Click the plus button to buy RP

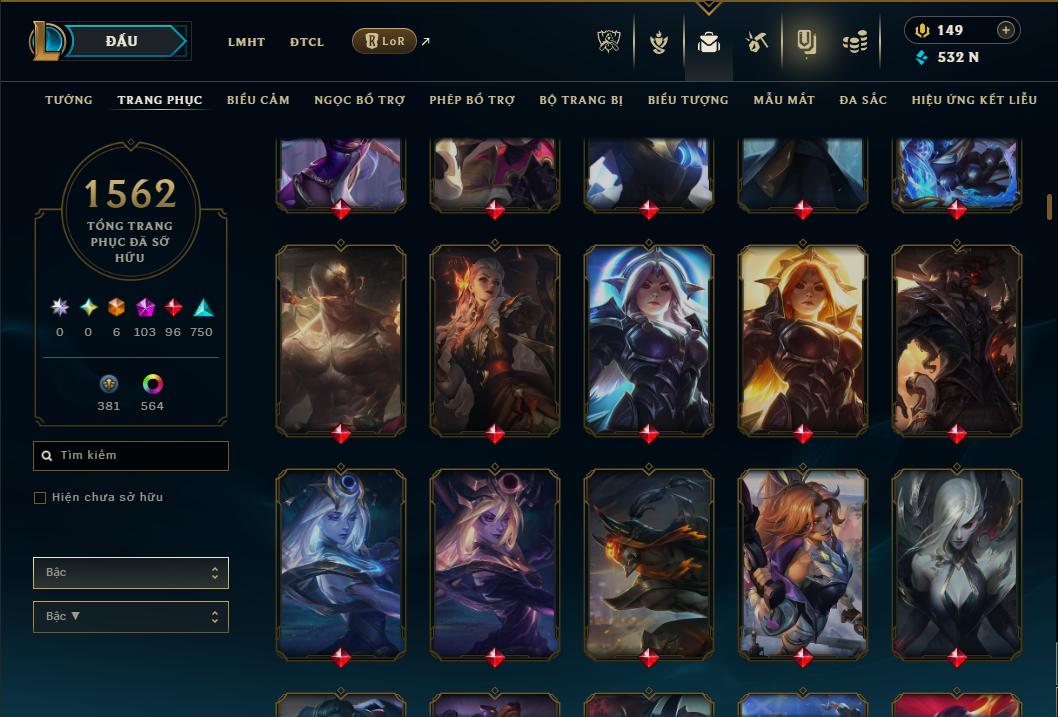coord(1005,30)
